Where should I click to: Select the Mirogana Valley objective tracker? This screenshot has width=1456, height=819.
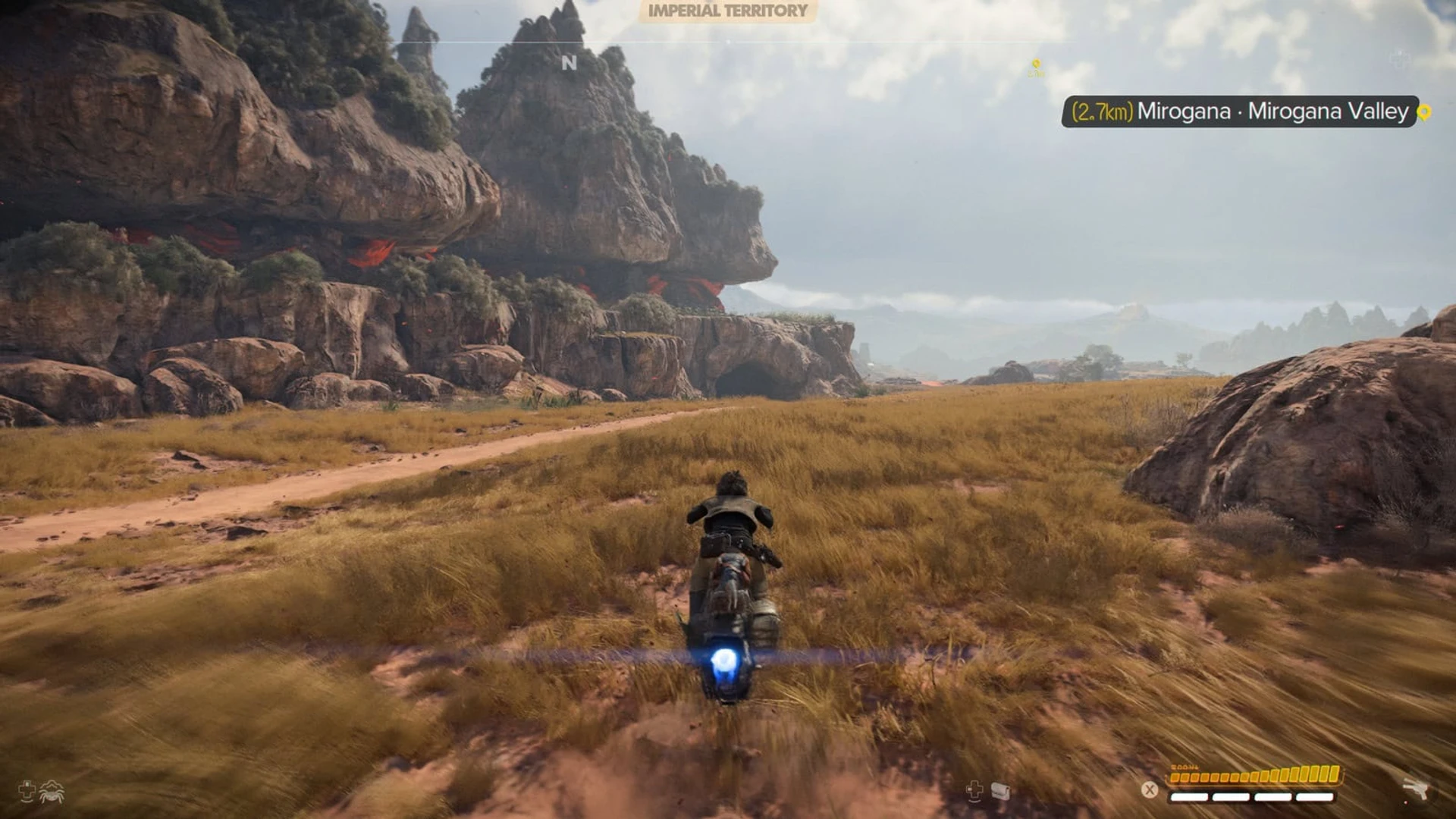[1239, 111]
